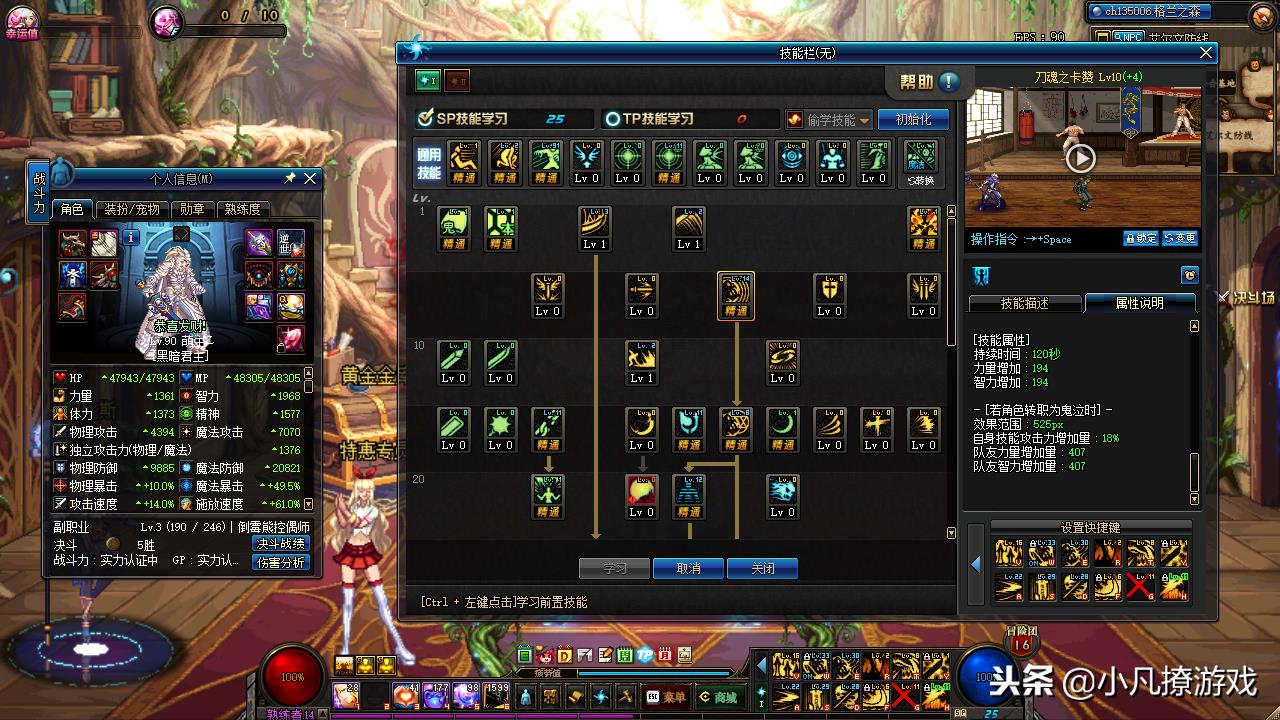
Task: Switch to the 属性说明 tab
Action: click(x=1139, y=303)
